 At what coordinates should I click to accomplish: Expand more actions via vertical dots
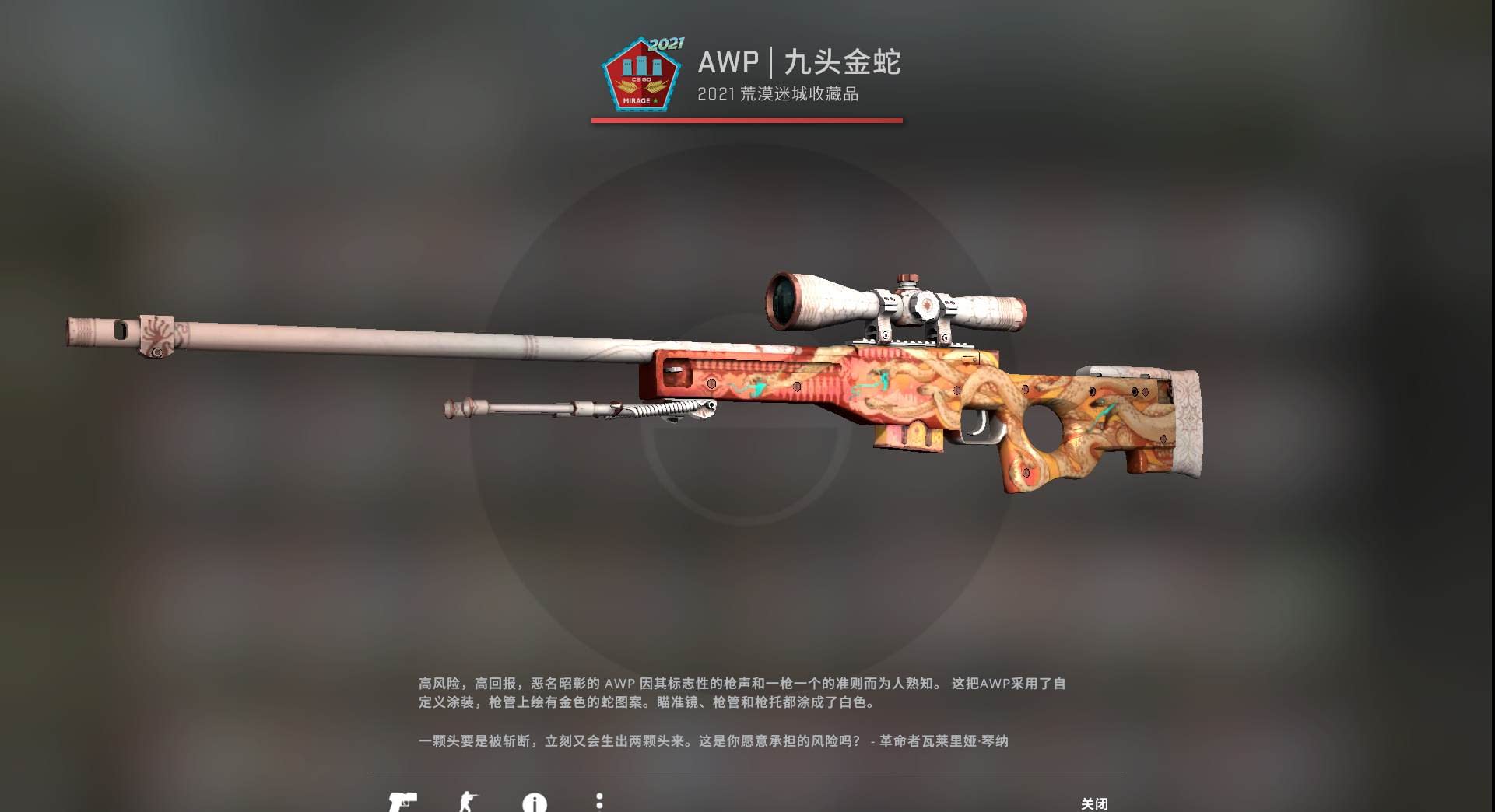[599, 801]
